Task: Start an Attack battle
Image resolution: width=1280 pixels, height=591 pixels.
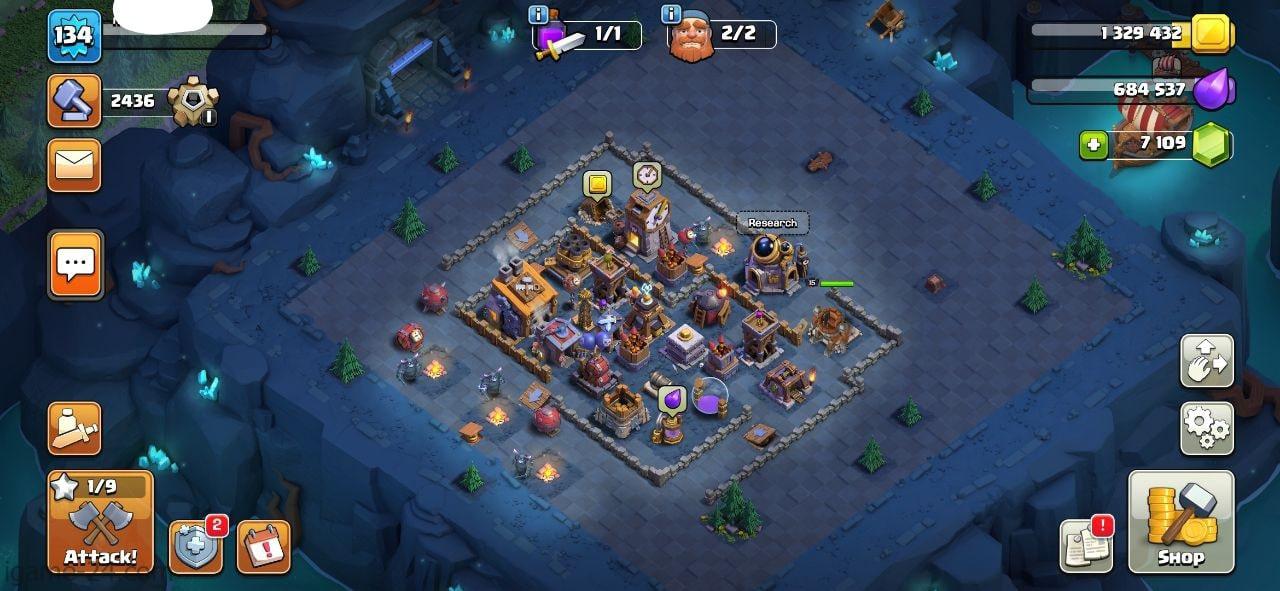Action: coord(100,522)
